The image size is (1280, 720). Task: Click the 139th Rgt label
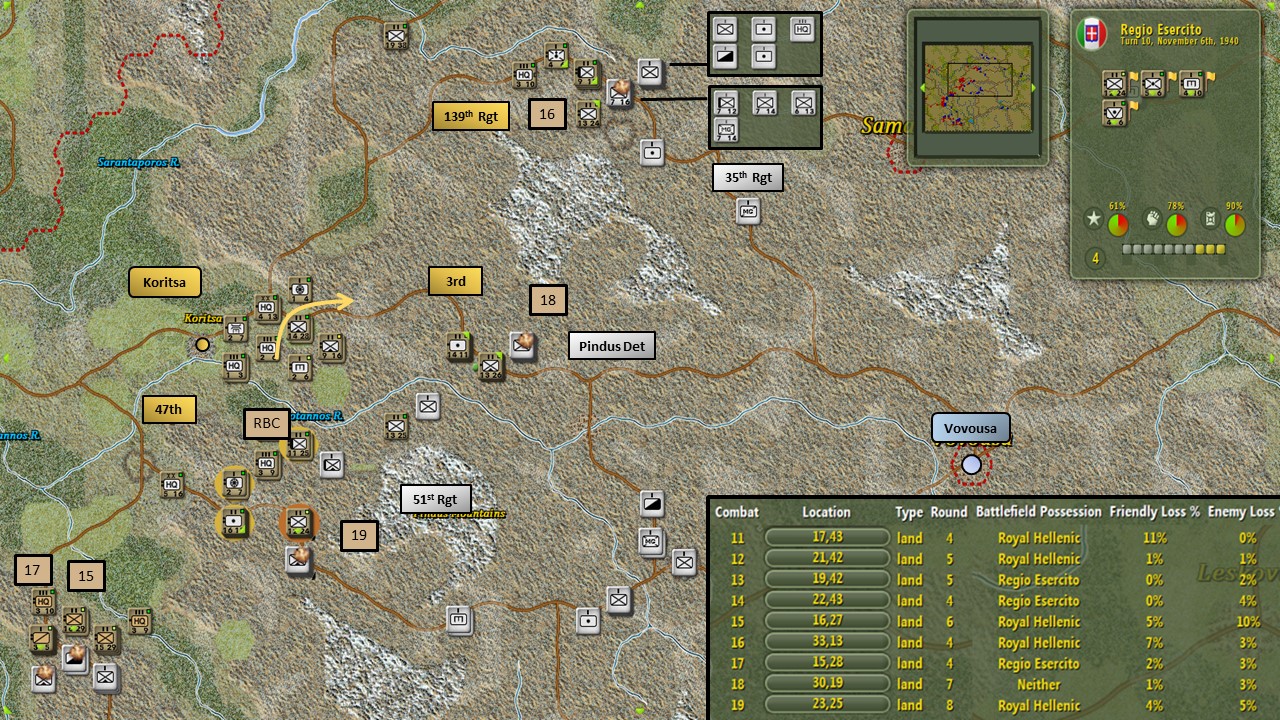[470, 115]
